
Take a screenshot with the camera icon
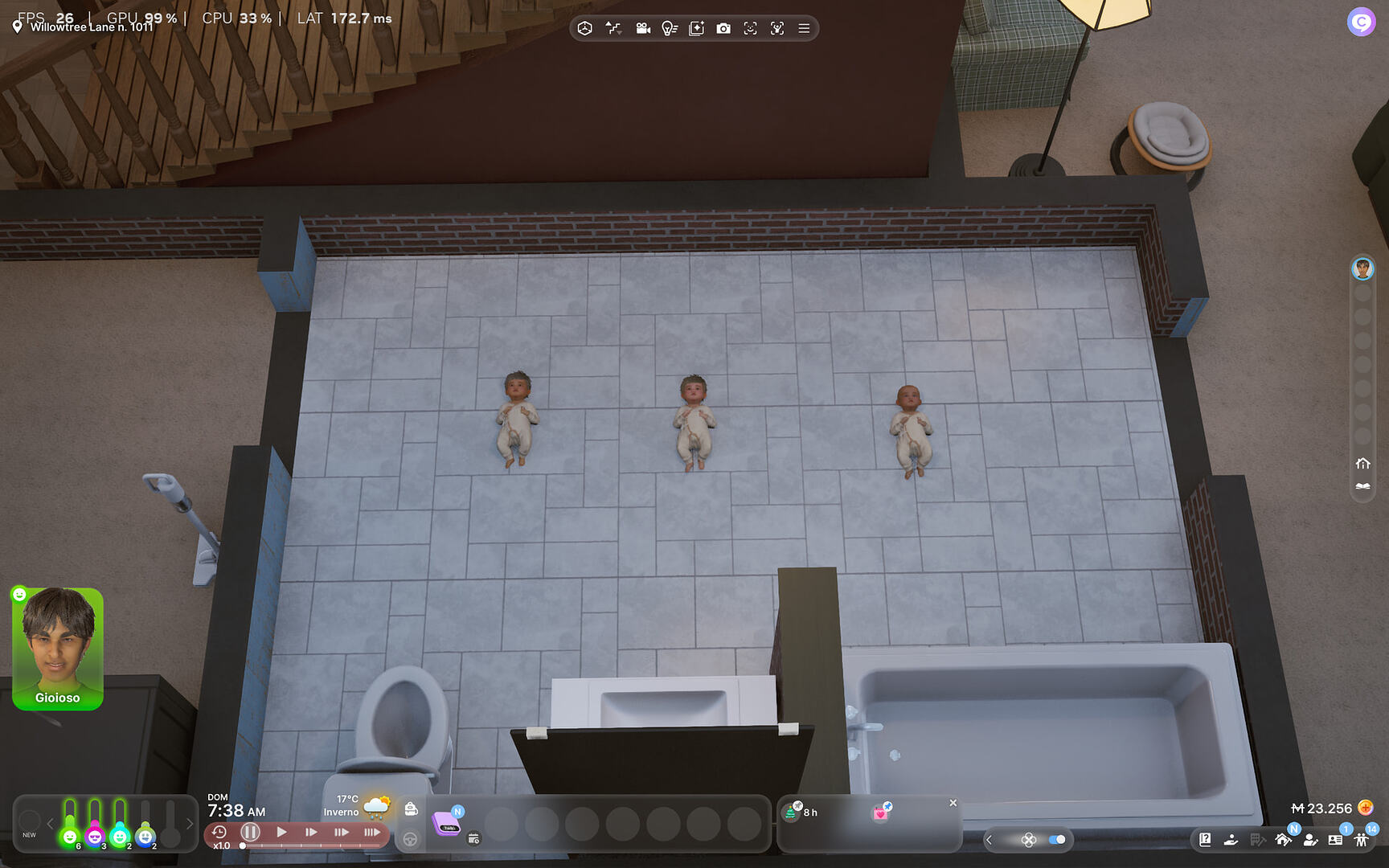tap(723, 28)
